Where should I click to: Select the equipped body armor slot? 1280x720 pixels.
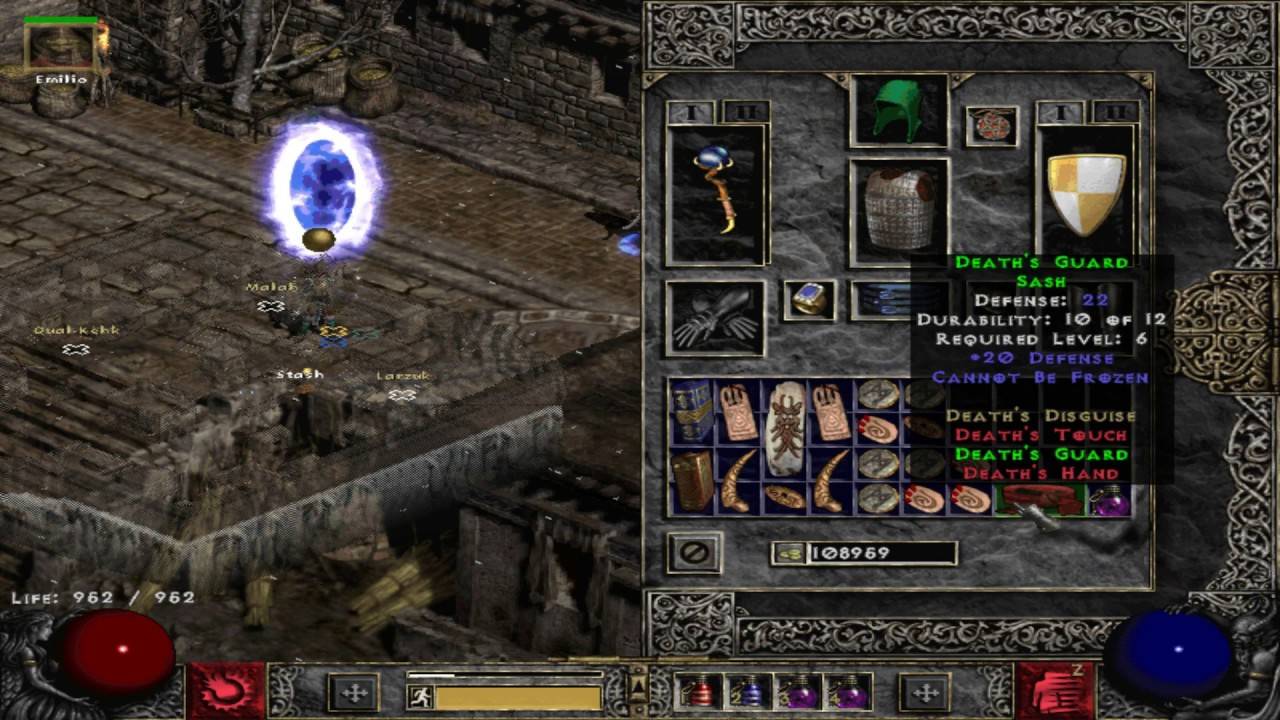click(898, 210)
